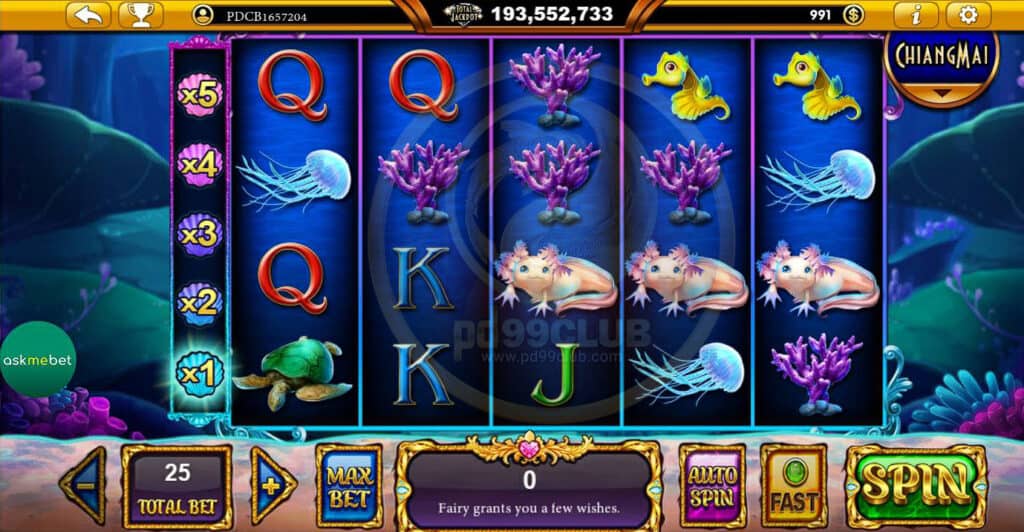Image resolution: width=1024 pixels, height=532 pixels.
Task: Spin the slot reels
Action: (915, 485)
